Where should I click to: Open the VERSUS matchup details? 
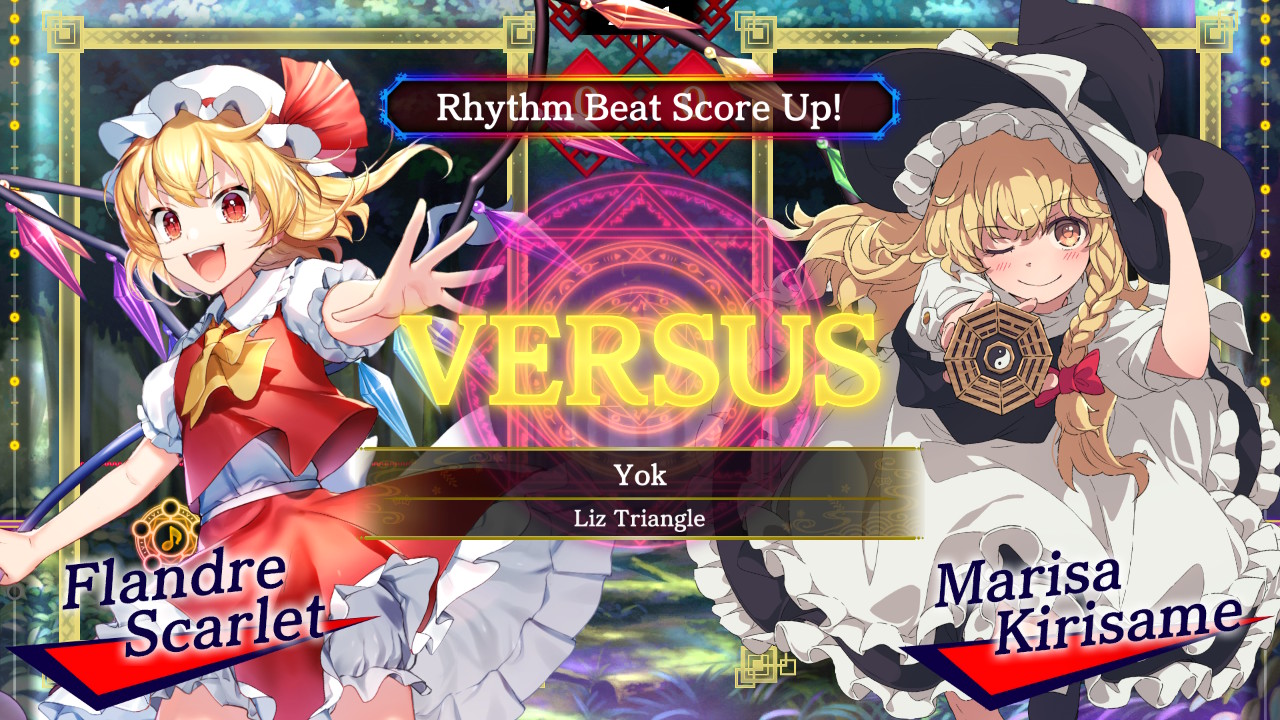coord(640,355)
